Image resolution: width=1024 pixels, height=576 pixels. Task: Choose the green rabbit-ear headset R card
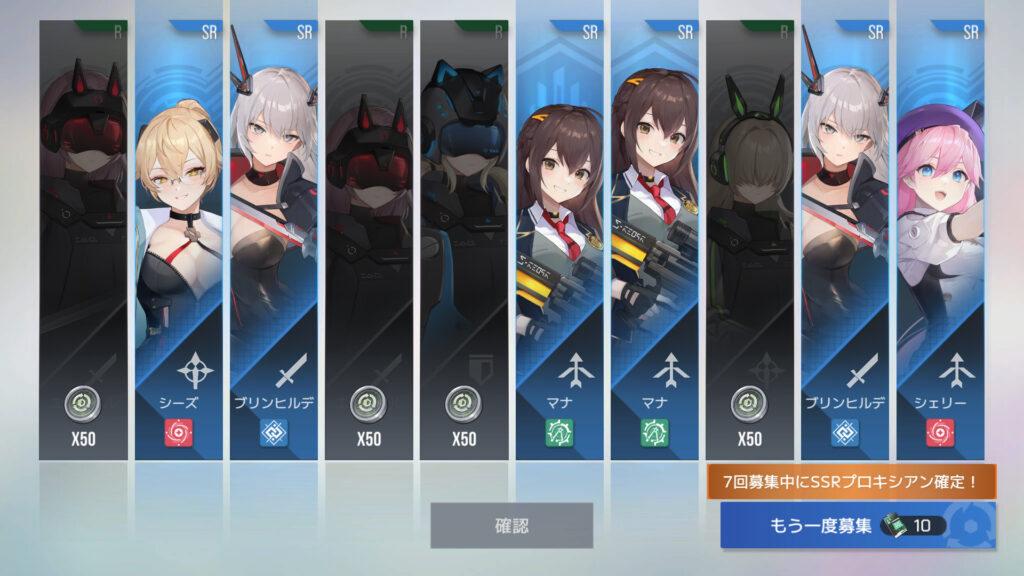[749, 240]
